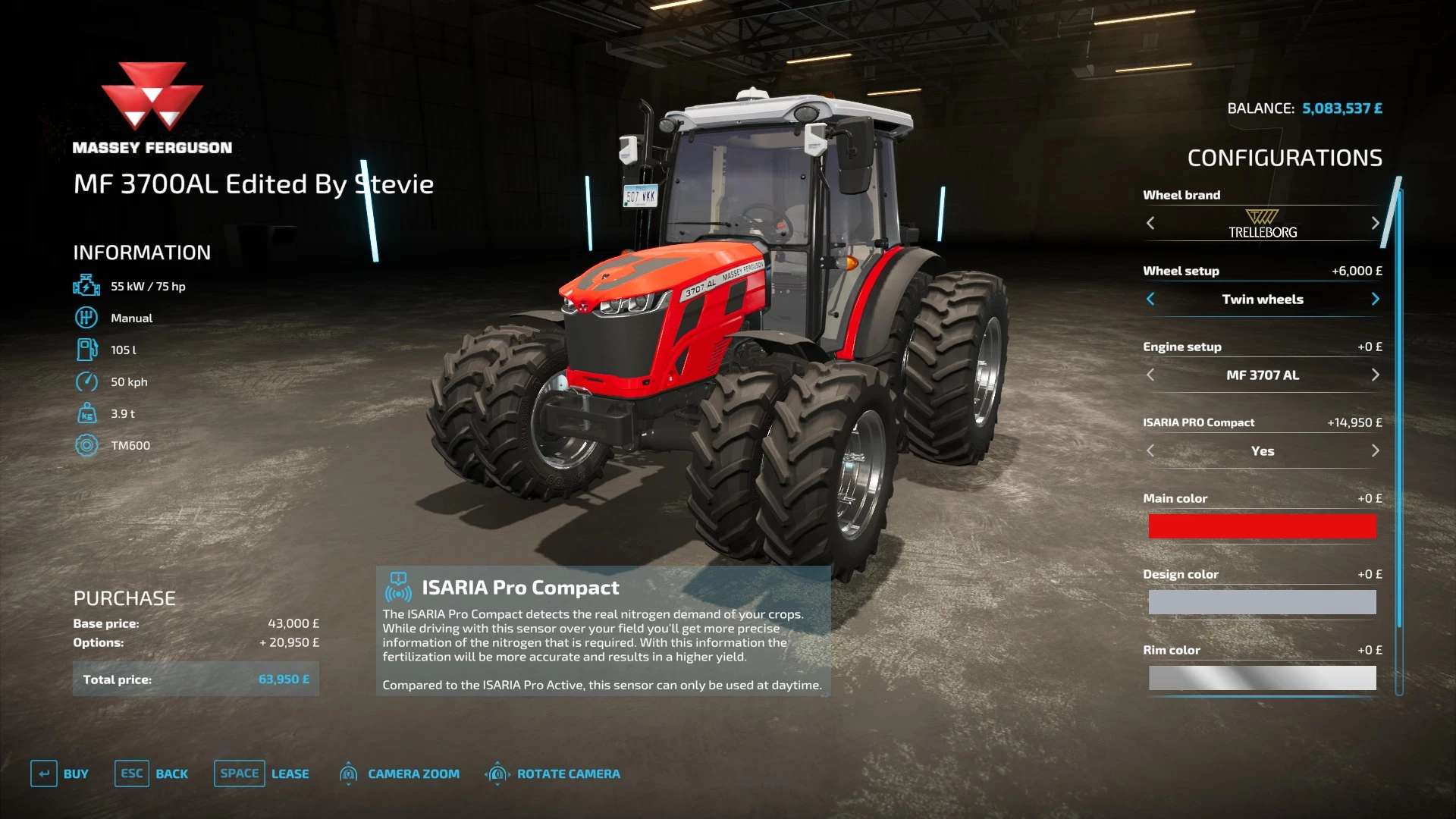
Task: Open the chrome Rim color swatch
Action: coord(1262,678)
